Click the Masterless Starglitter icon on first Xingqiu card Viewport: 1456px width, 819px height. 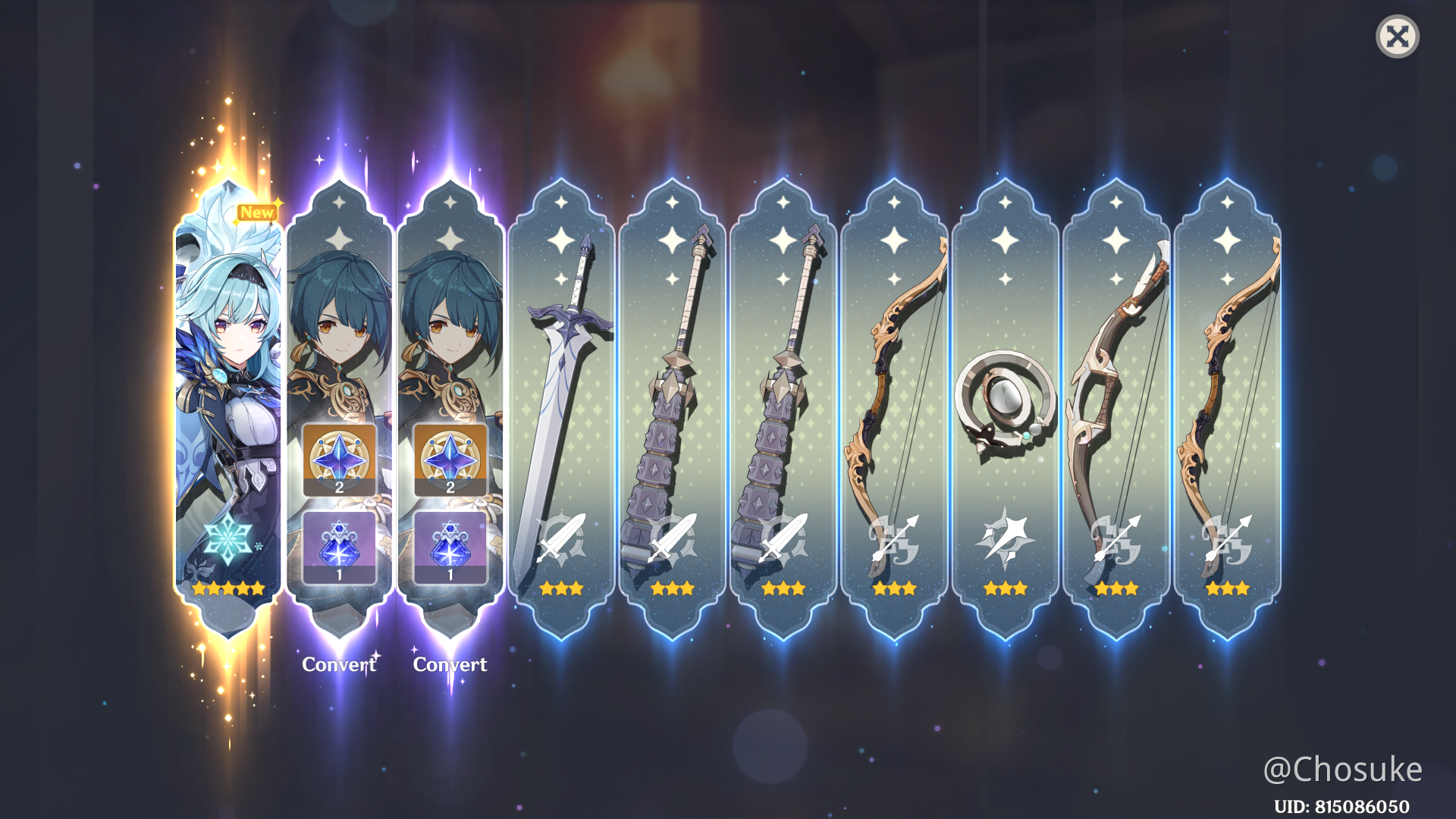coord(340,459)
